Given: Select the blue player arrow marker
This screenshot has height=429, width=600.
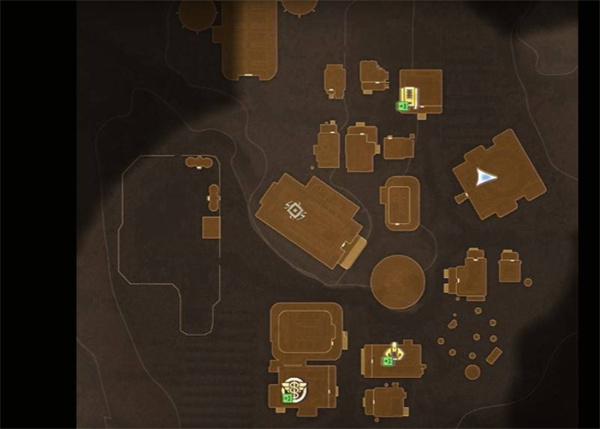Looking at the screenshot, I should [486, 177].
